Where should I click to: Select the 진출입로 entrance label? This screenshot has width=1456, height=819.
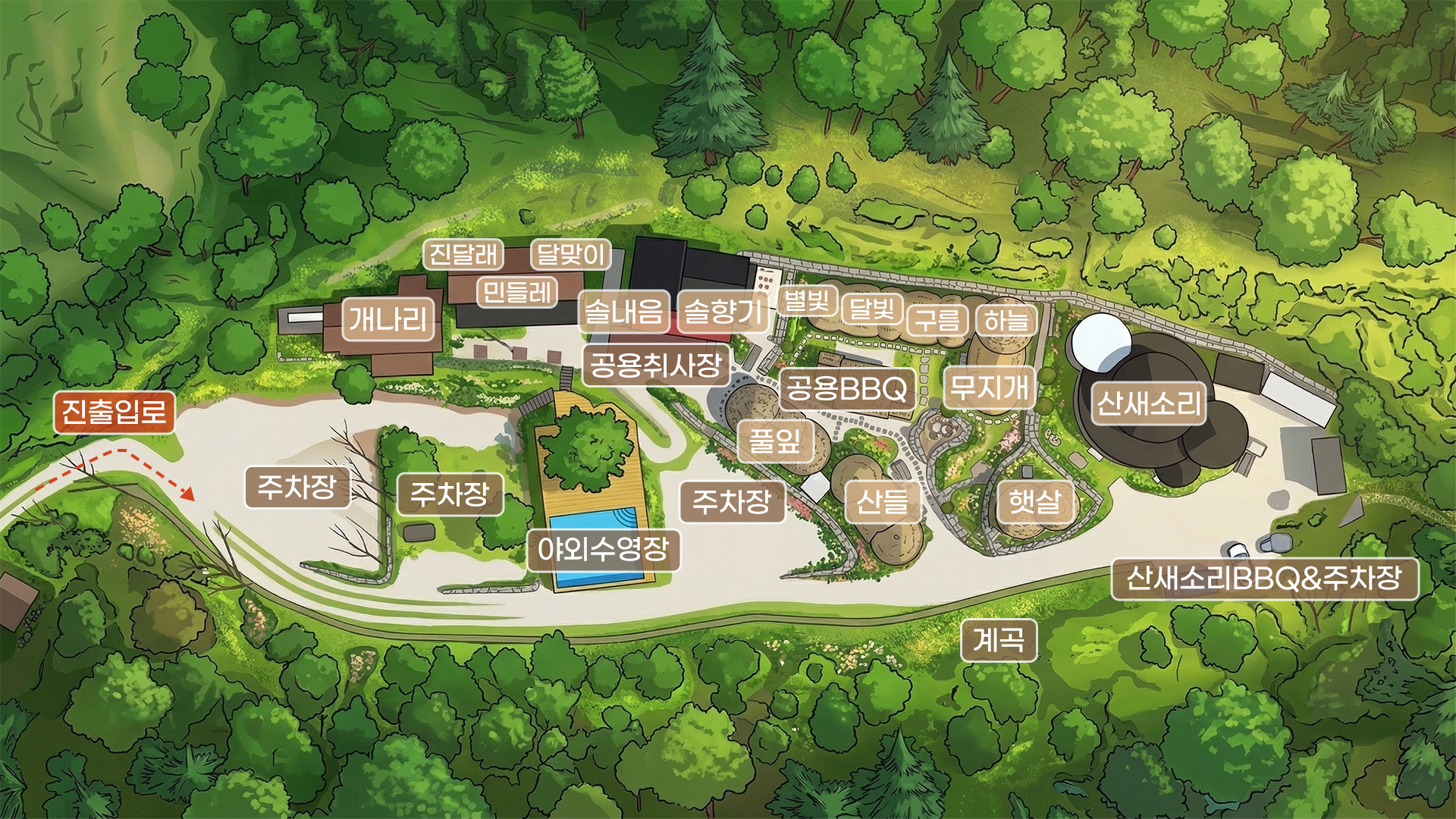(114, 413)
